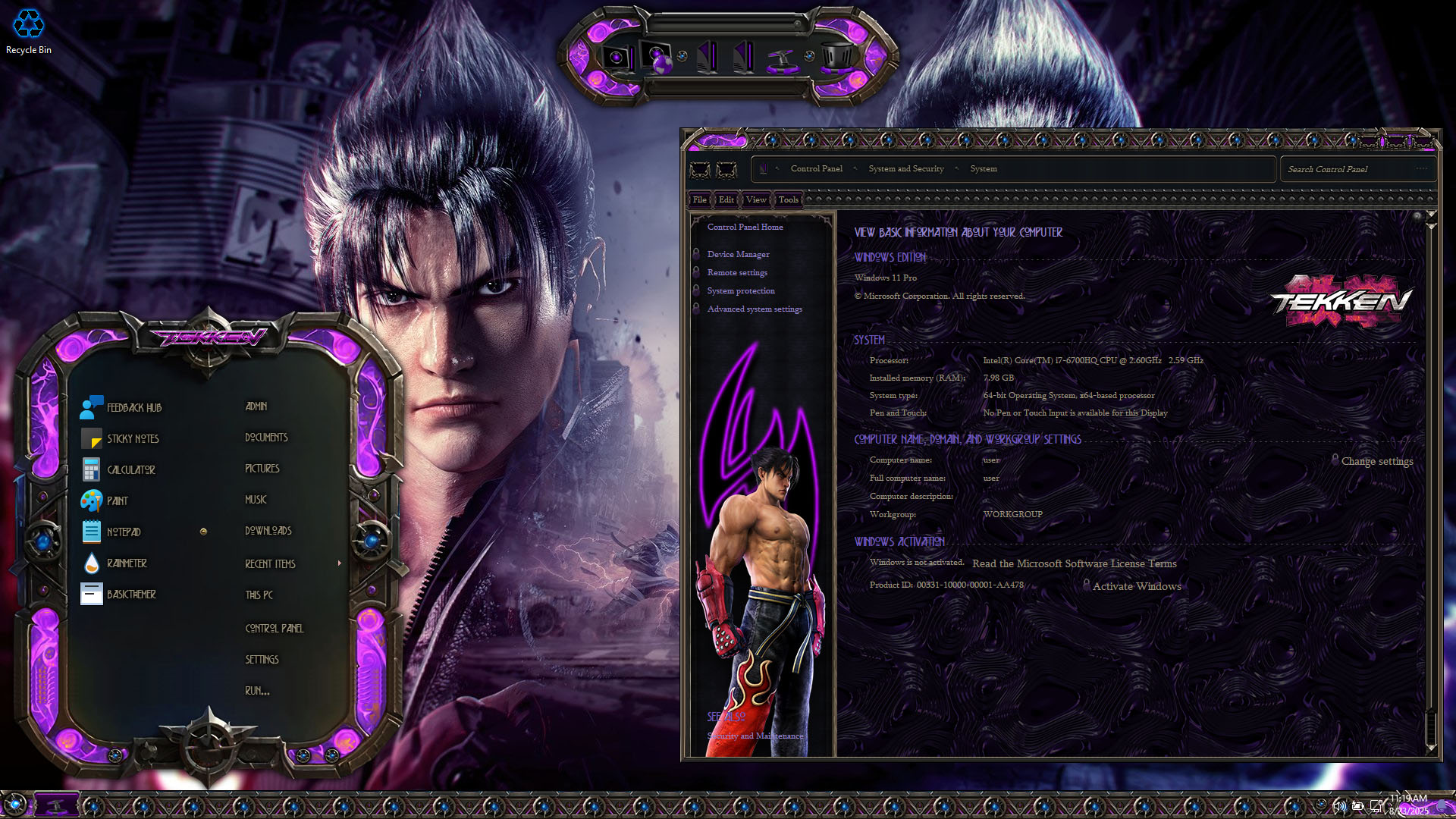Launch Notepad from the start menu

[x=123, y=532]
